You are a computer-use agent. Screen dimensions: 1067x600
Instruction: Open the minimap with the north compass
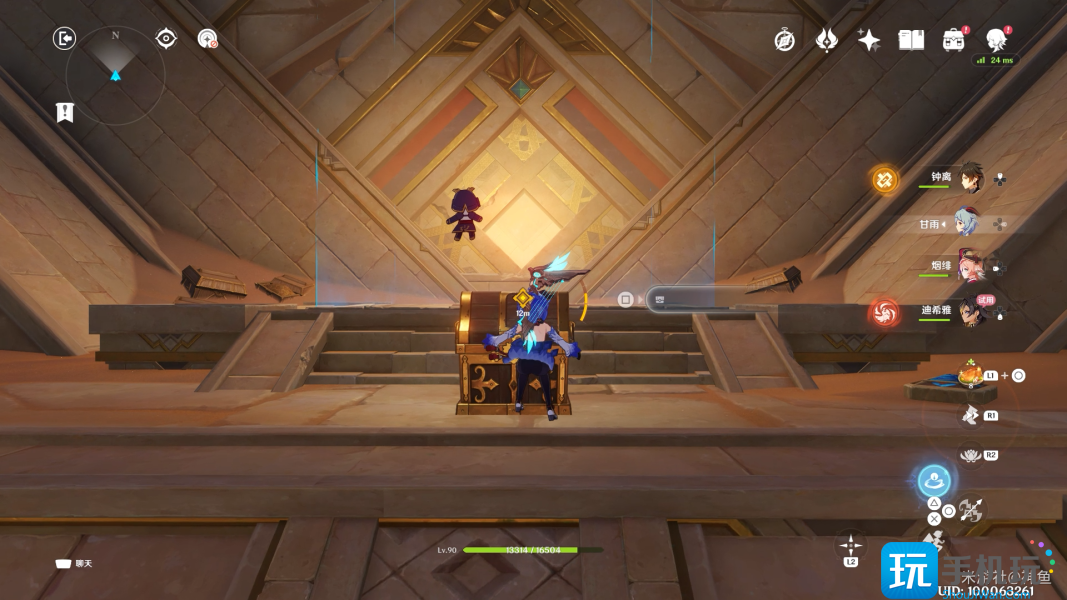[x=115, y=74]
